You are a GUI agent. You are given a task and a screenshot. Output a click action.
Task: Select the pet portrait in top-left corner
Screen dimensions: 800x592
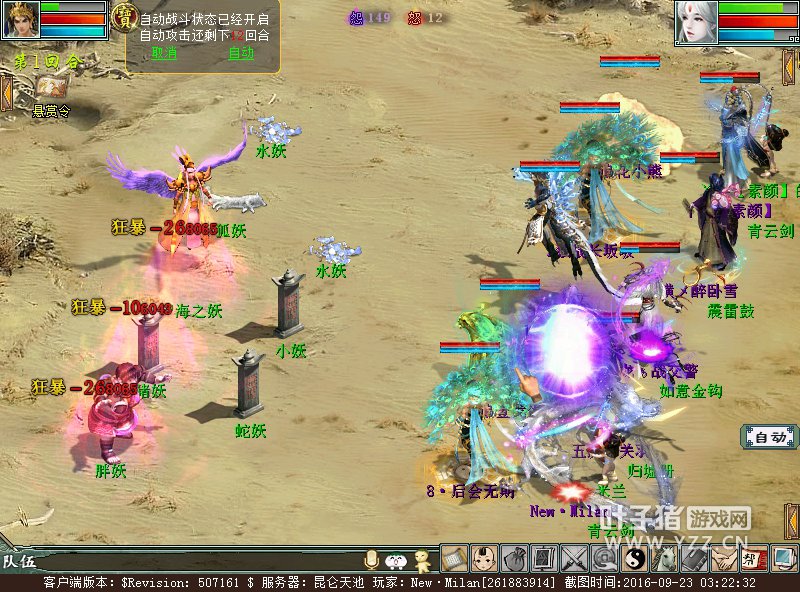point(21,19)
